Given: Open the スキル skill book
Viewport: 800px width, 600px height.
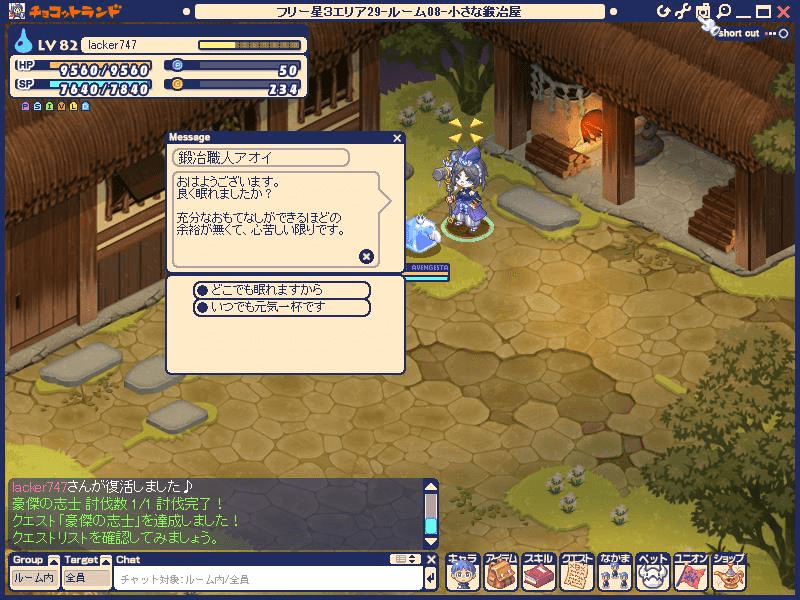Looking at the screenshot, I should [x=538, y=573].
